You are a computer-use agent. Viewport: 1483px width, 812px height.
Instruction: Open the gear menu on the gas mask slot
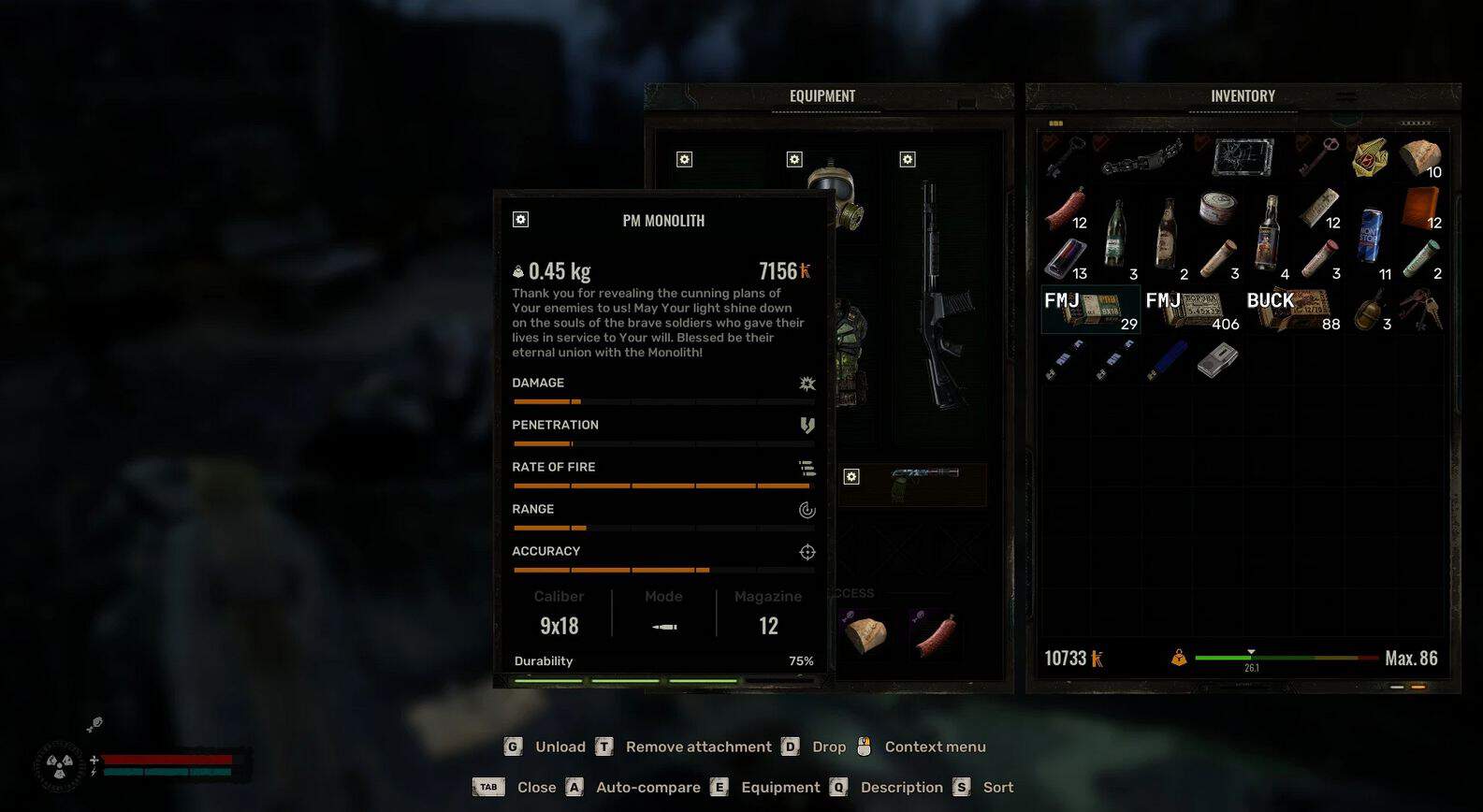(x=794, y=160)
